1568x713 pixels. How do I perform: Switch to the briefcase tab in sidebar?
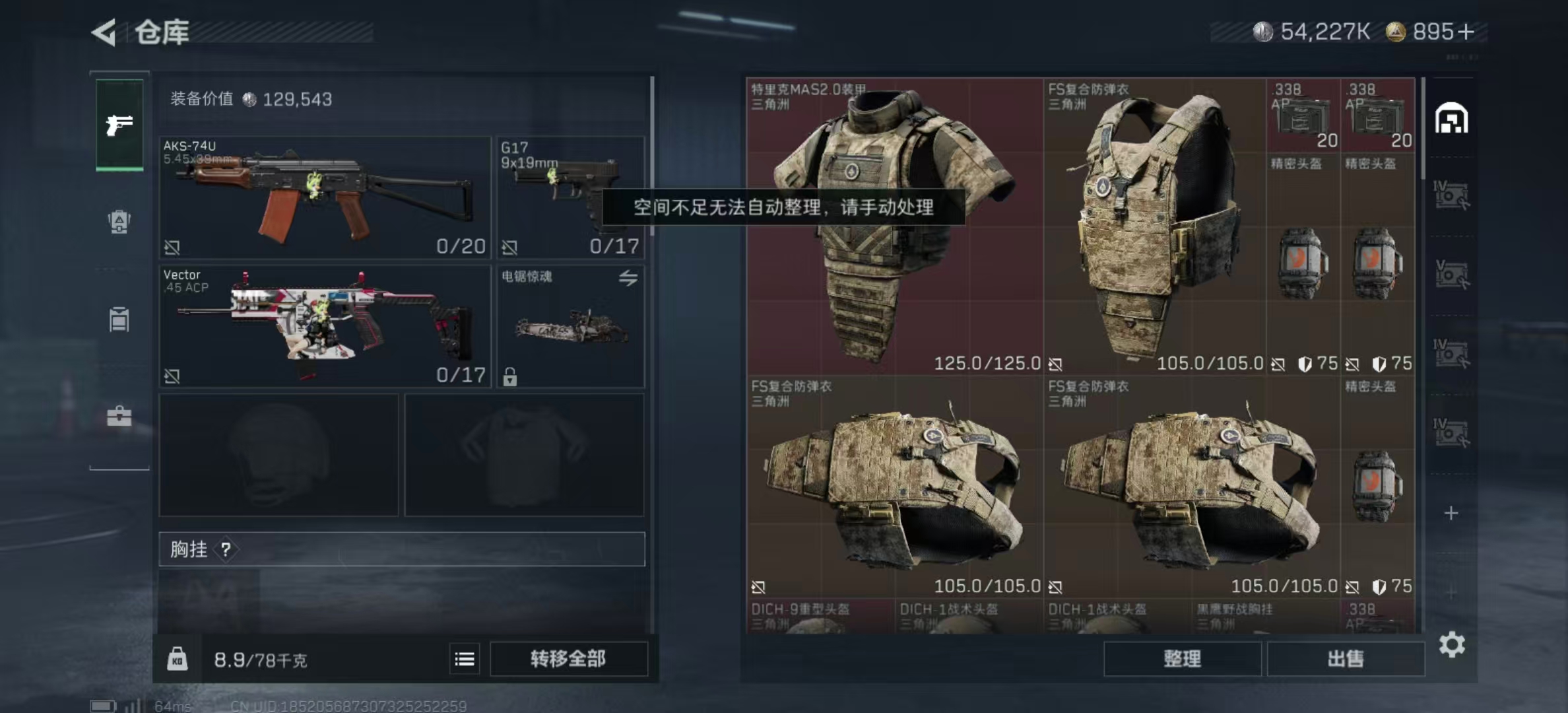(x=119, y=417)
